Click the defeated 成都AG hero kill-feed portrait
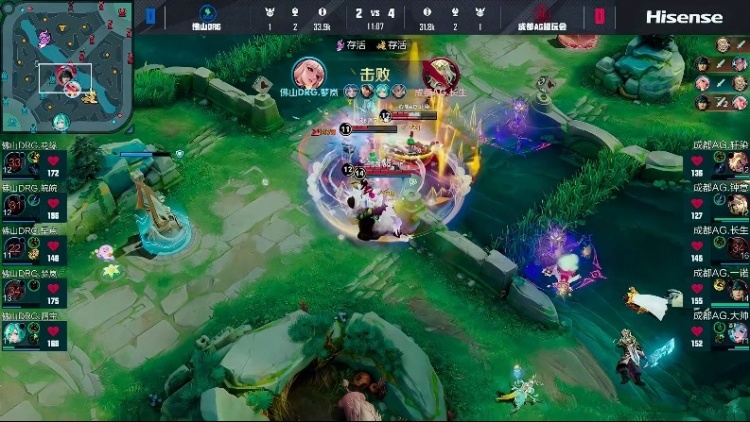Viewport: 750px width, 422px height. 439,74
